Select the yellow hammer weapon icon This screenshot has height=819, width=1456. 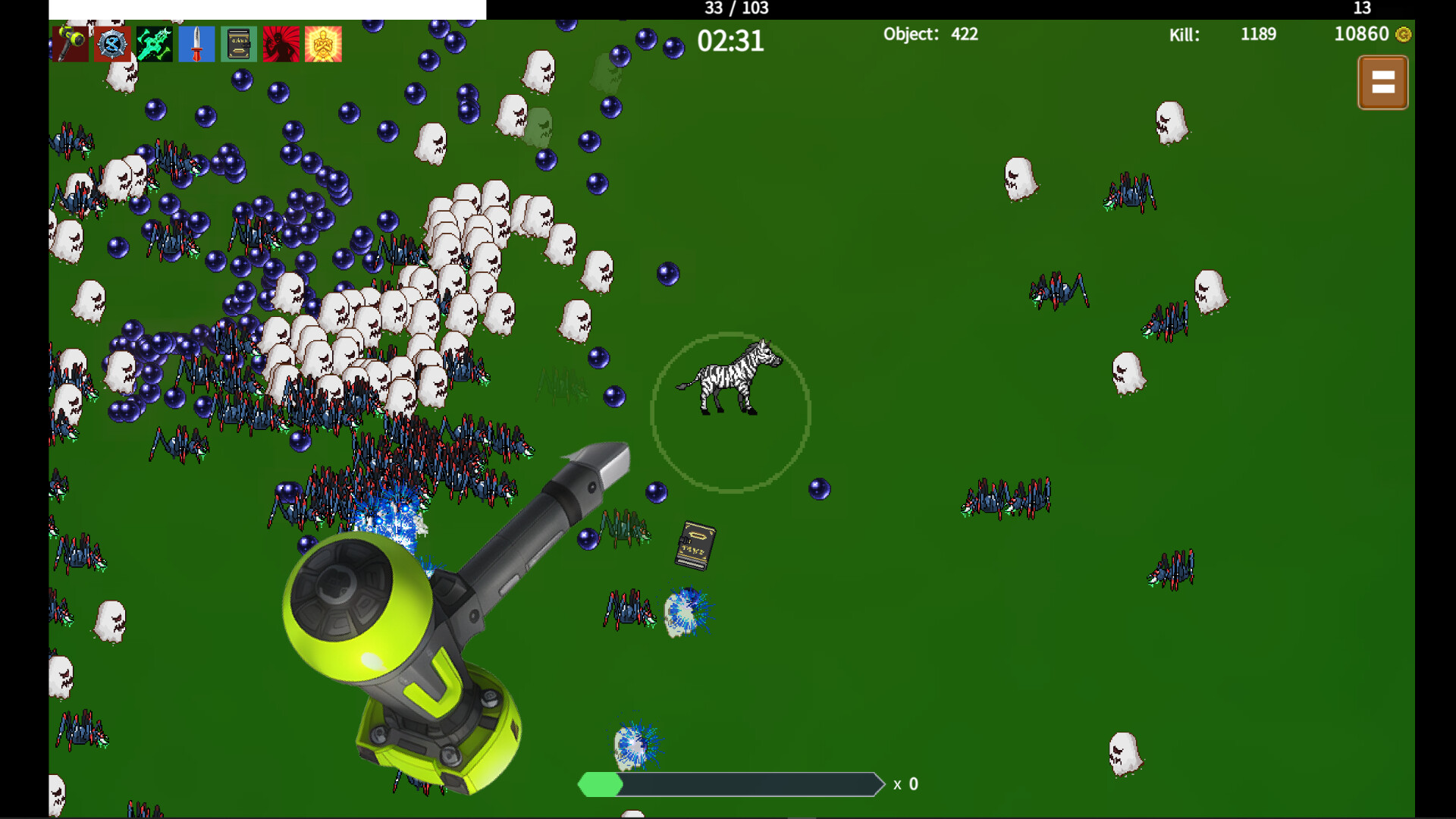click(68, 43)
